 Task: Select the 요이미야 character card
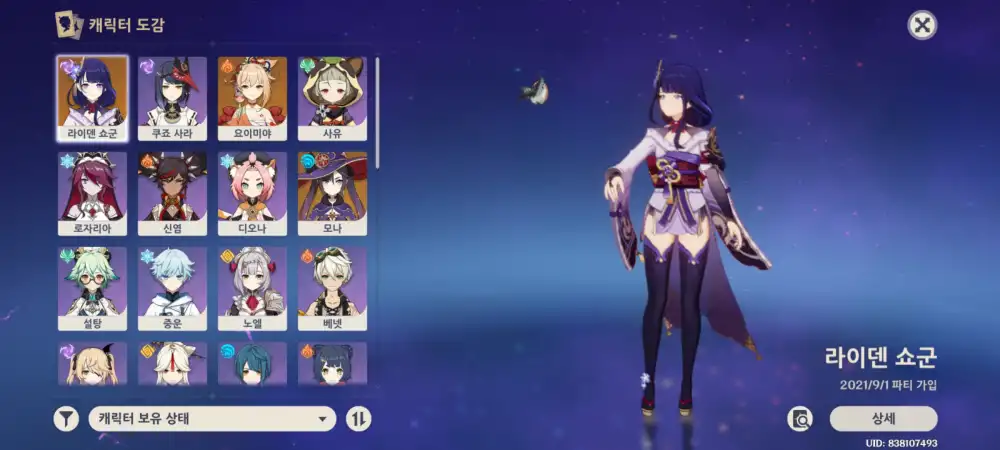point(252,98)
